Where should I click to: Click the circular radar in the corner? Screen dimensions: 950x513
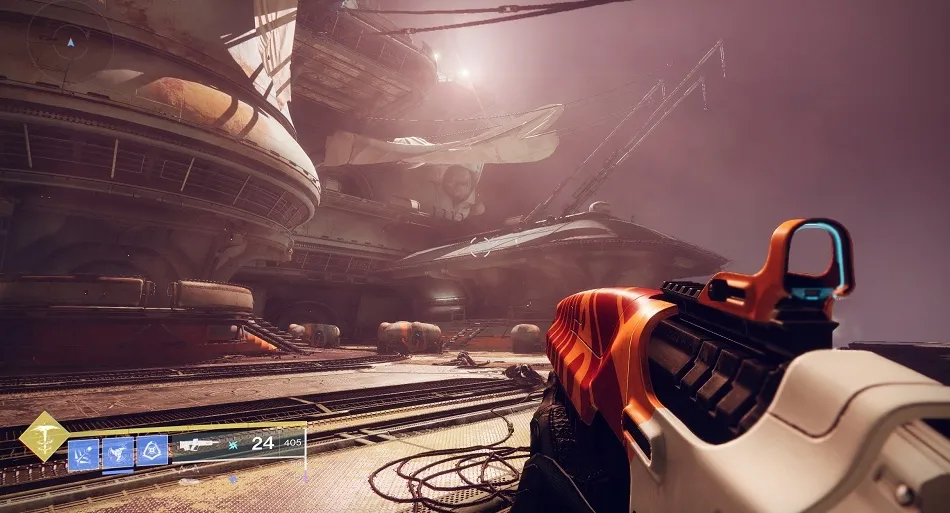point(69,42)
